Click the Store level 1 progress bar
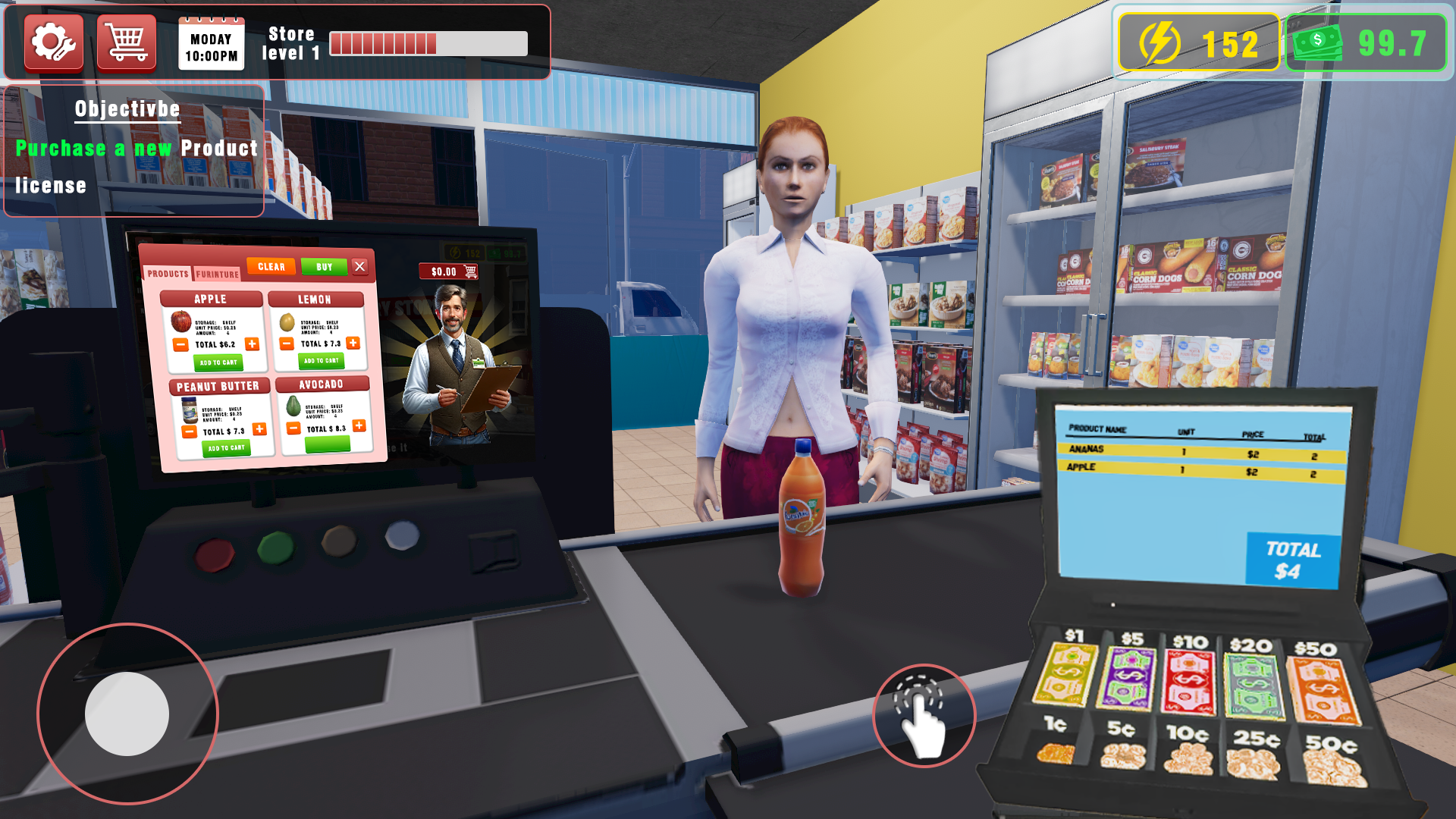 point(428,43)
